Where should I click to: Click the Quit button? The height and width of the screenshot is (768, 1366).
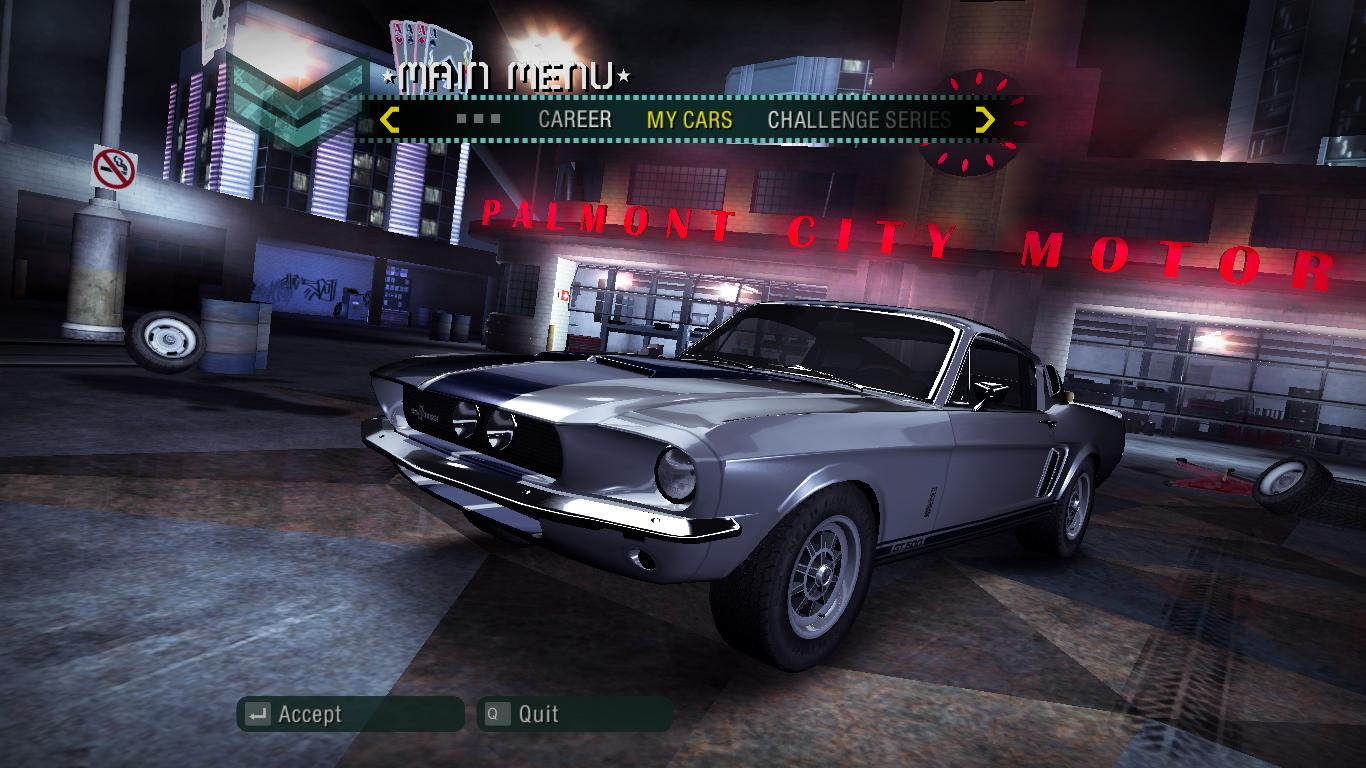tap(573, 714)
